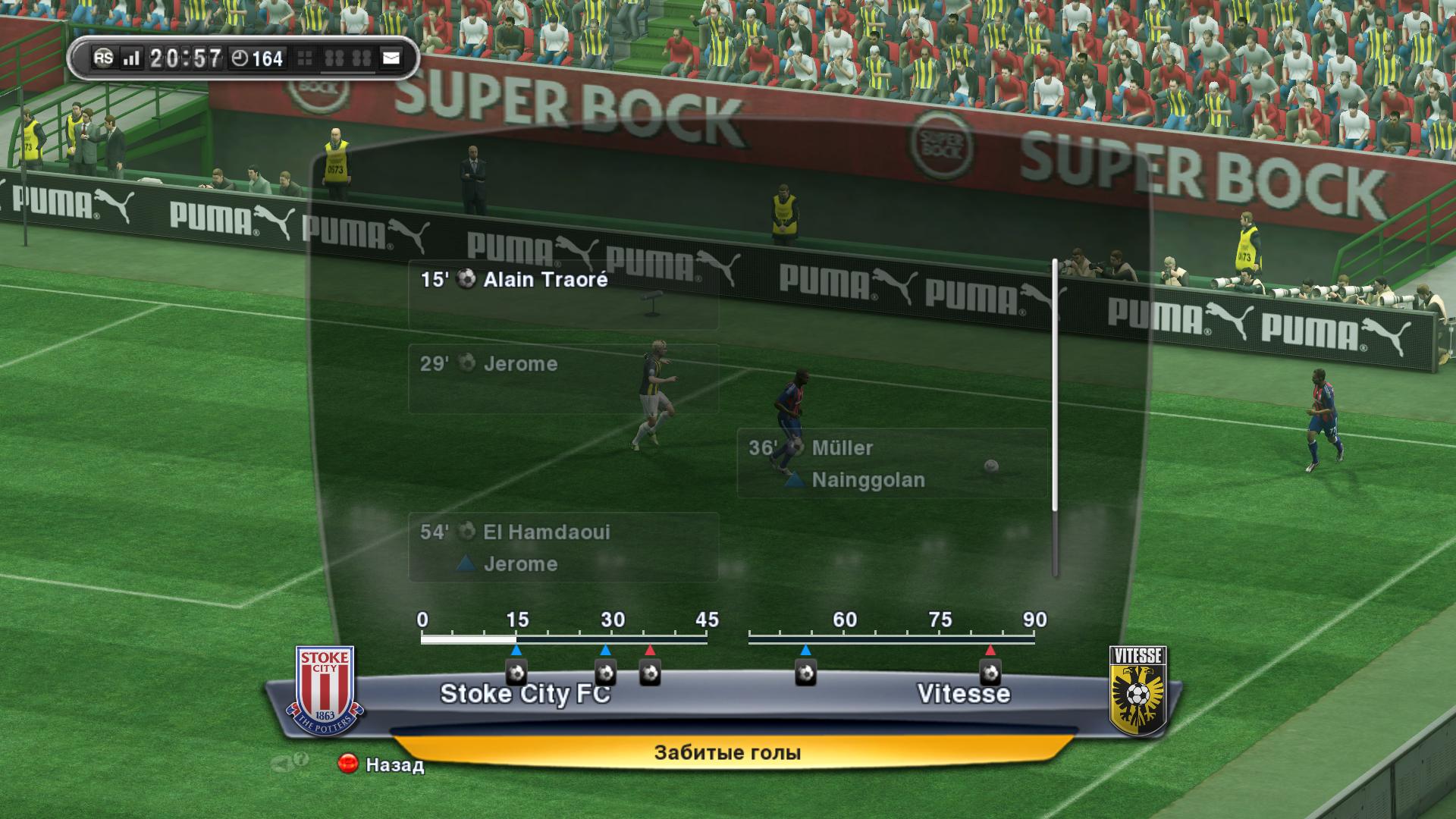Screen dimensions: 1456x819
Task: Choose the 54-minute goal marker on the timeline
Action: [805, 672]
